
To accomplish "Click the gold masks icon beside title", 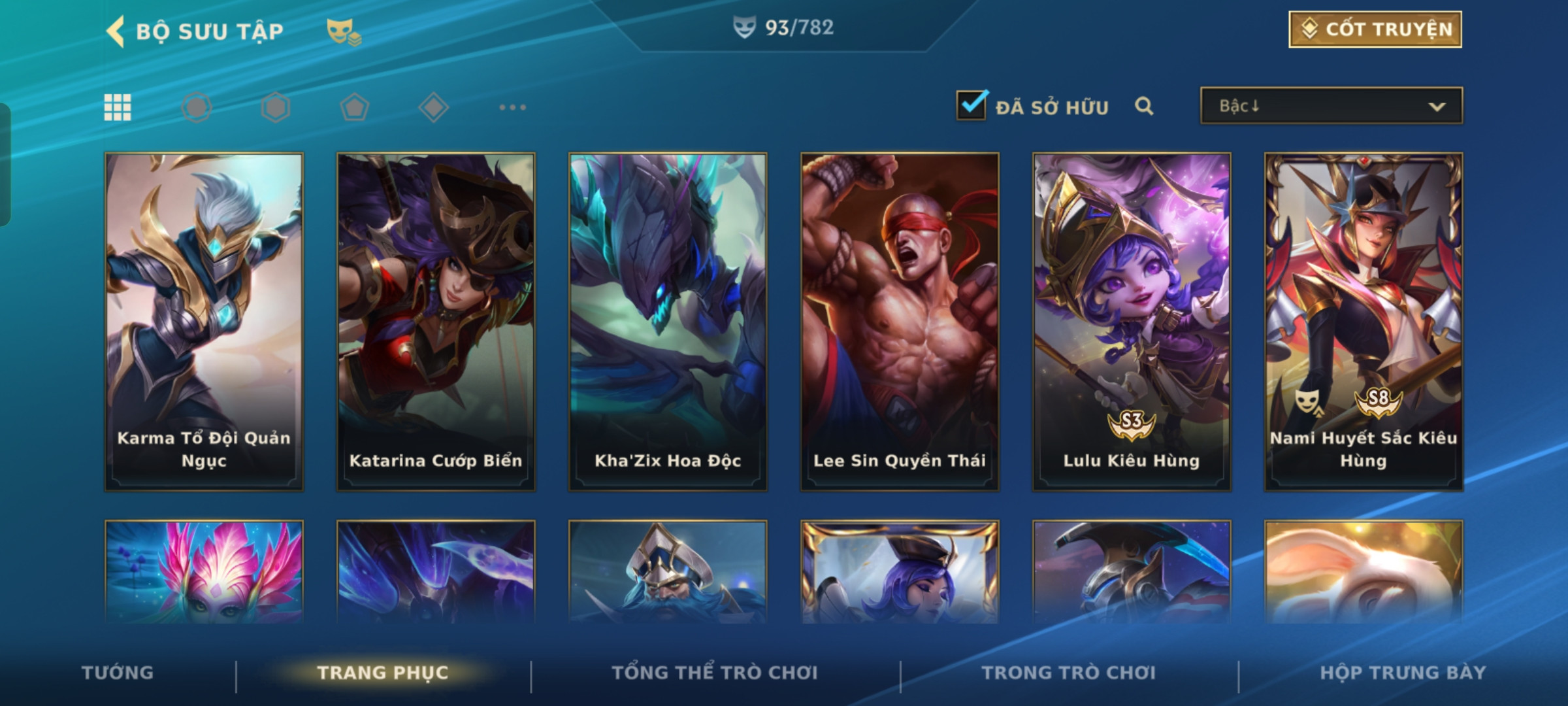I will pyautogui.click(x=344, y=31).
